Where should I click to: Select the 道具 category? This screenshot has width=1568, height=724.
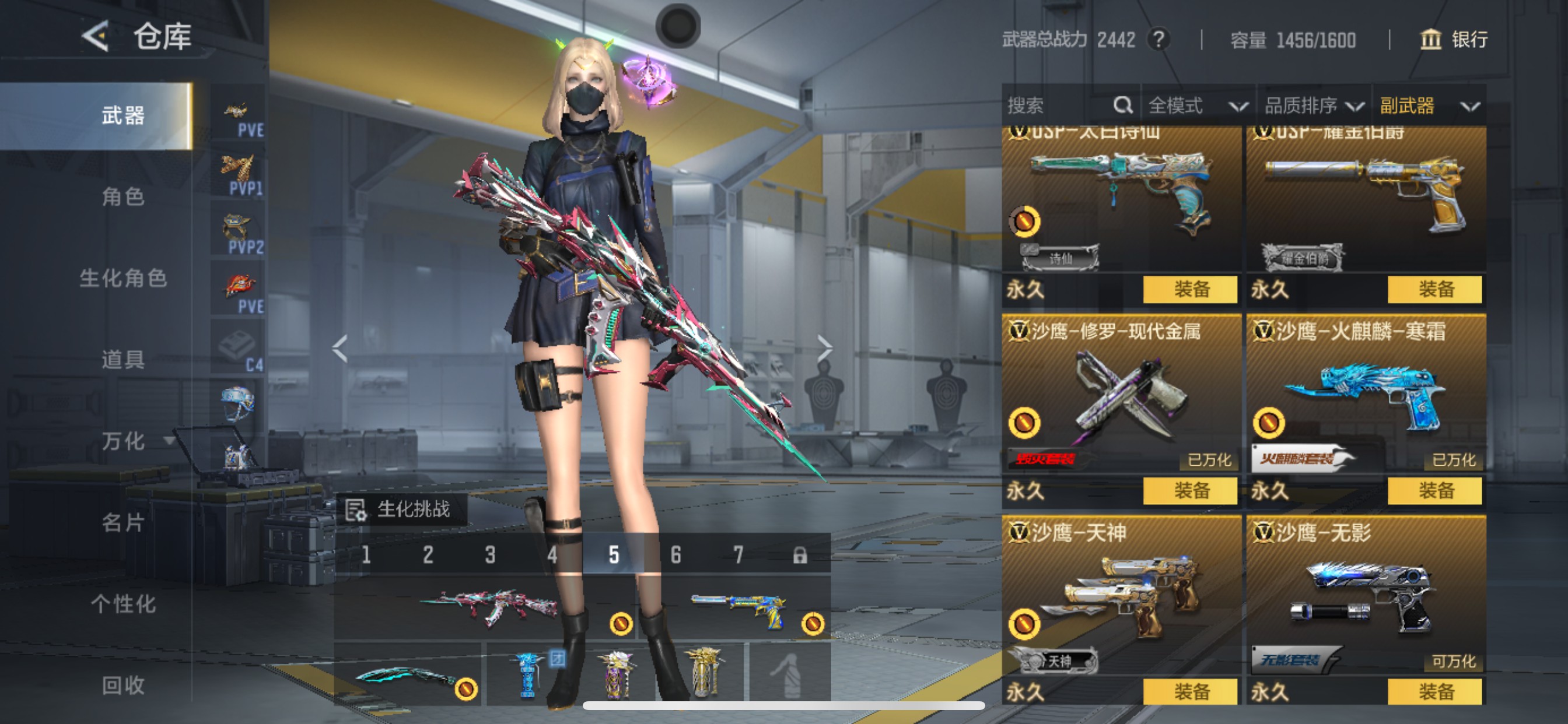[x=123, y=360]
